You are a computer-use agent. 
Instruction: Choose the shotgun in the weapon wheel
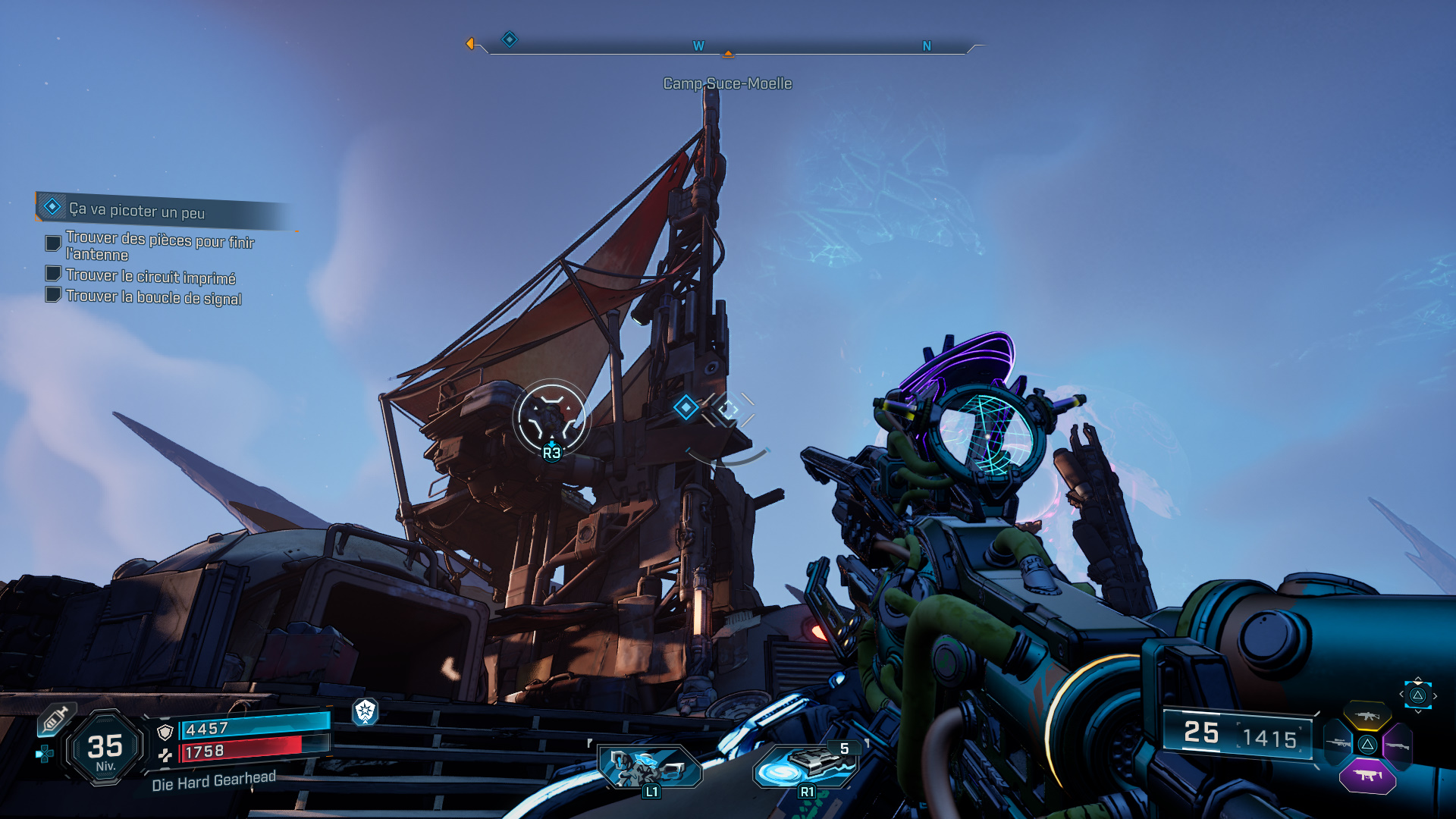1398,745
